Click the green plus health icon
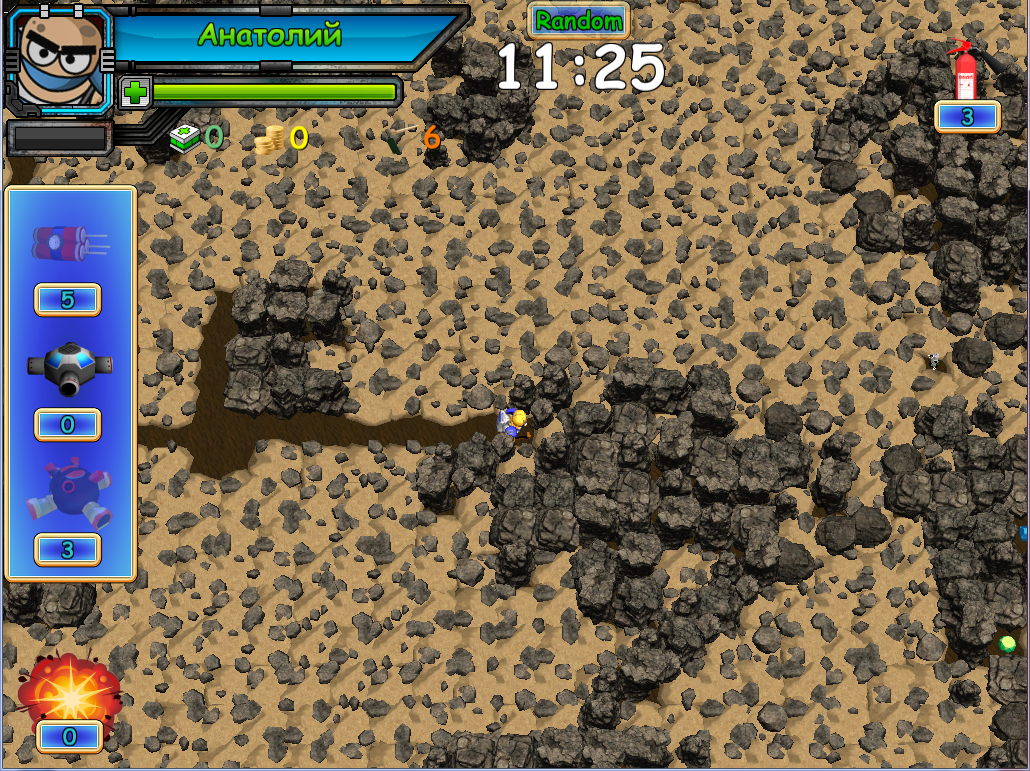This screenshot has width=1030, height=771. (x=135, y=93)
